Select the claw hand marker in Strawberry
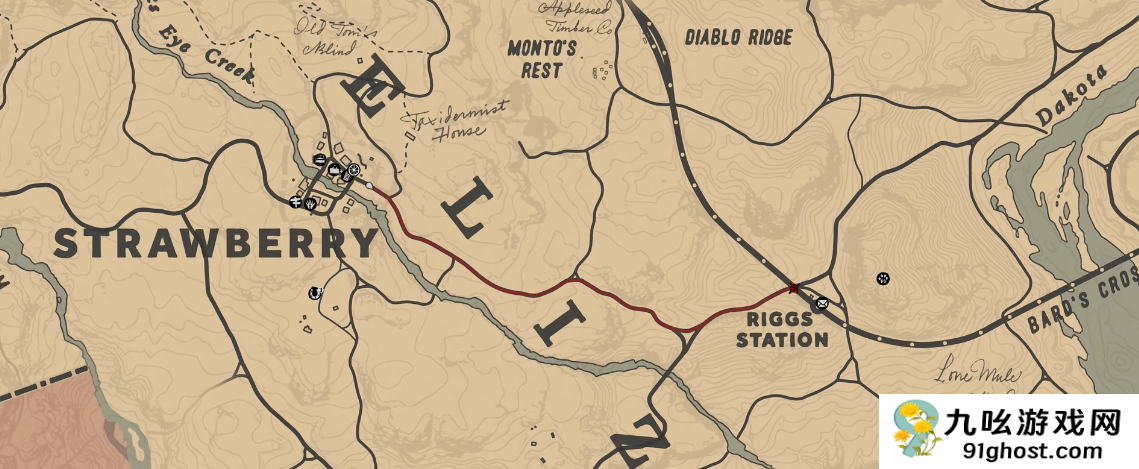This screenshot has height=469, width=1139. [x=311, y=204]
